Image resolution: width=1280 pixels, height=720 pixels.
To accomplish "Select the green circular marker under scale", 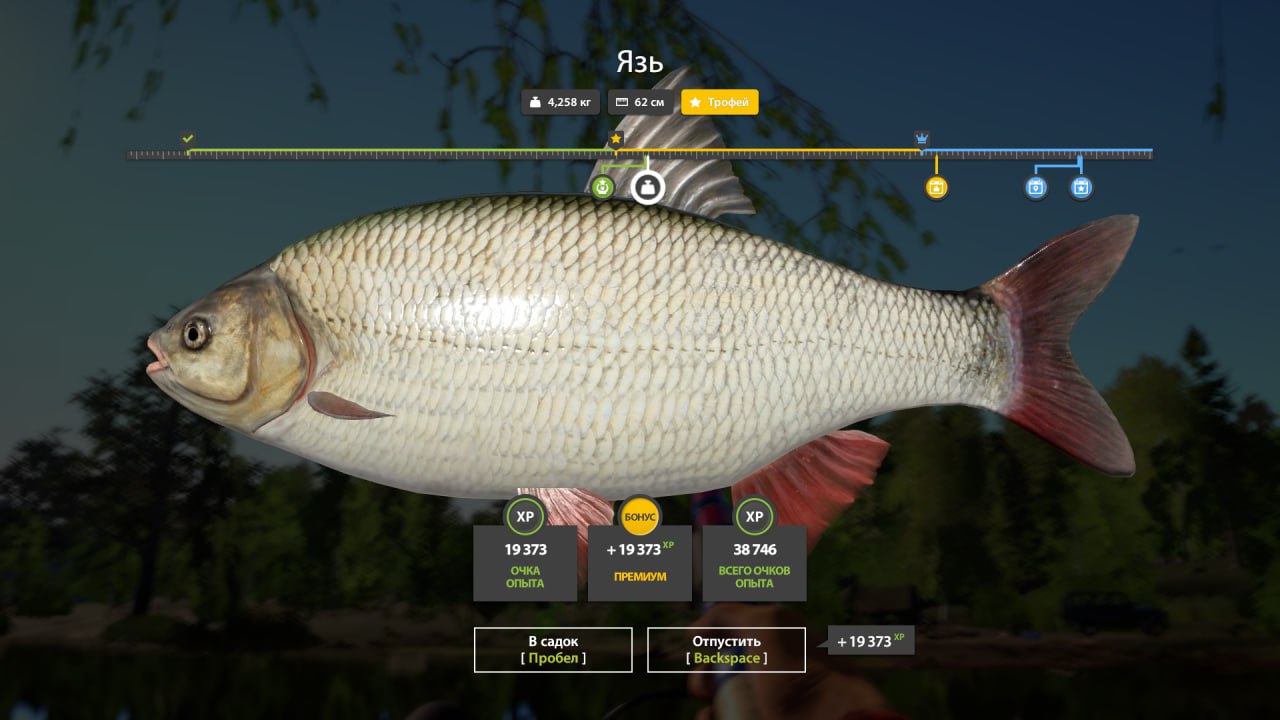I will tap(602, 187).
